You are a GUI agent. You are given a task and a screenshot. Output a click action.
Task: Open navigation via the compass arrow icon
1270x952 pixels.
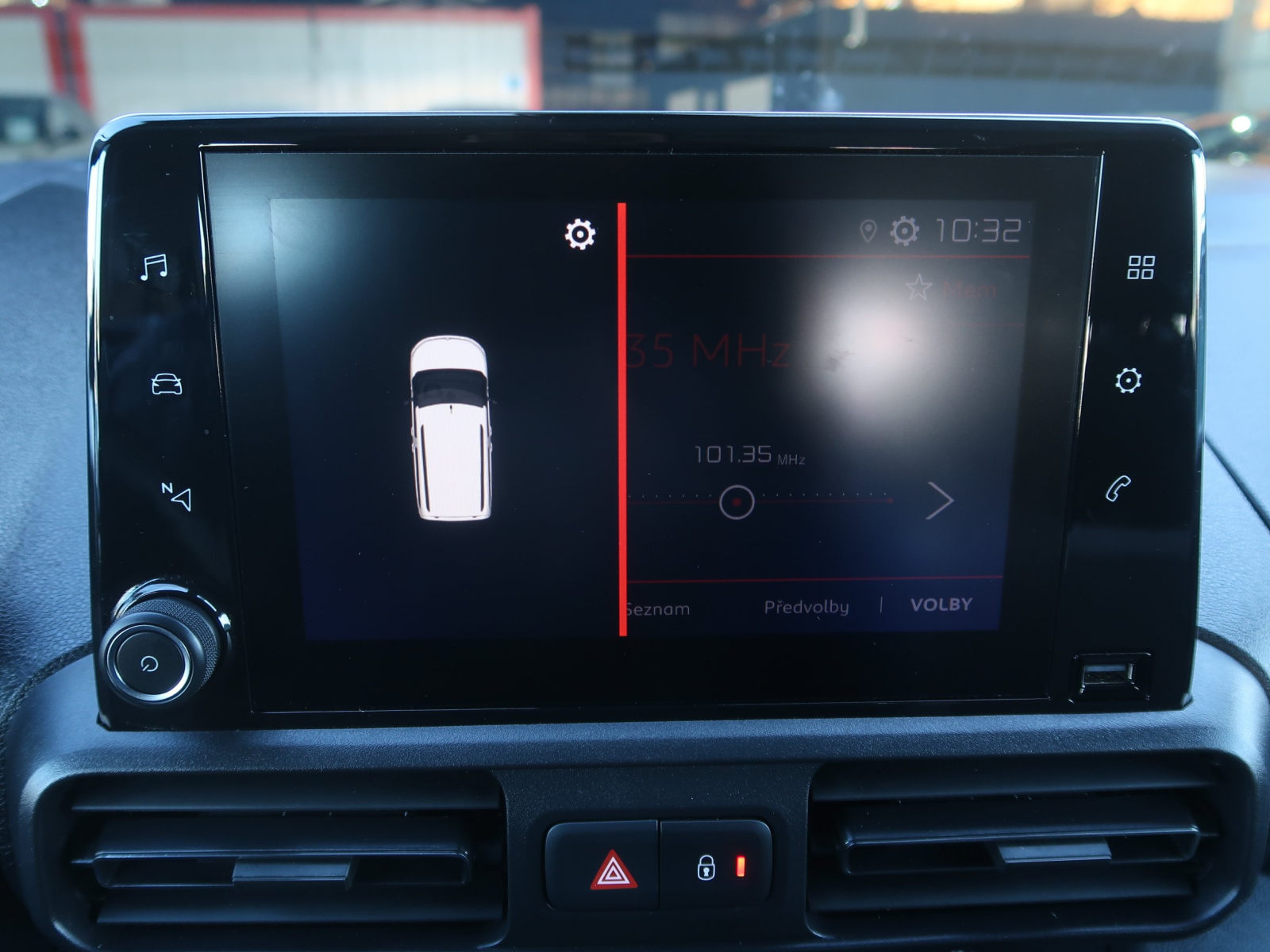pyautogui.click(x=178, y=498)
